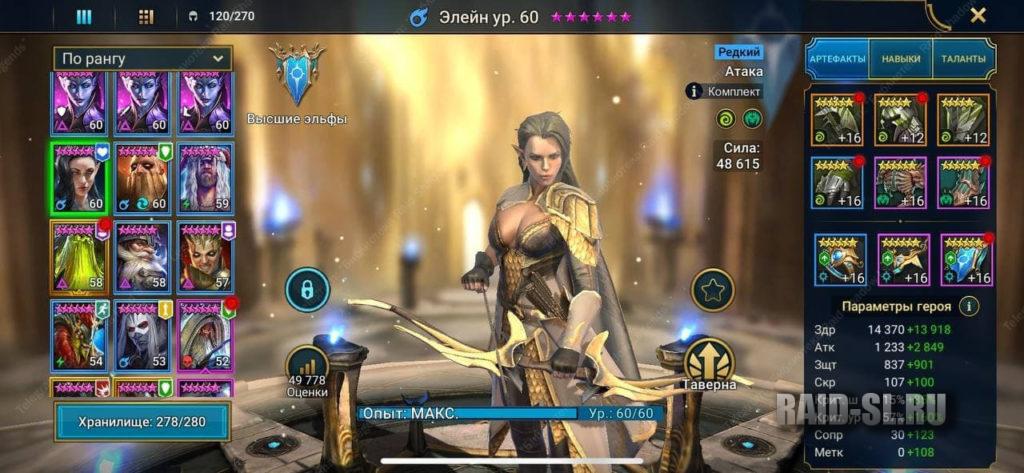Pick the pale white-haired level 53 hero
Image resolution: width=1024 pixels, height=473 pixels.
click(x=143, y=335)
